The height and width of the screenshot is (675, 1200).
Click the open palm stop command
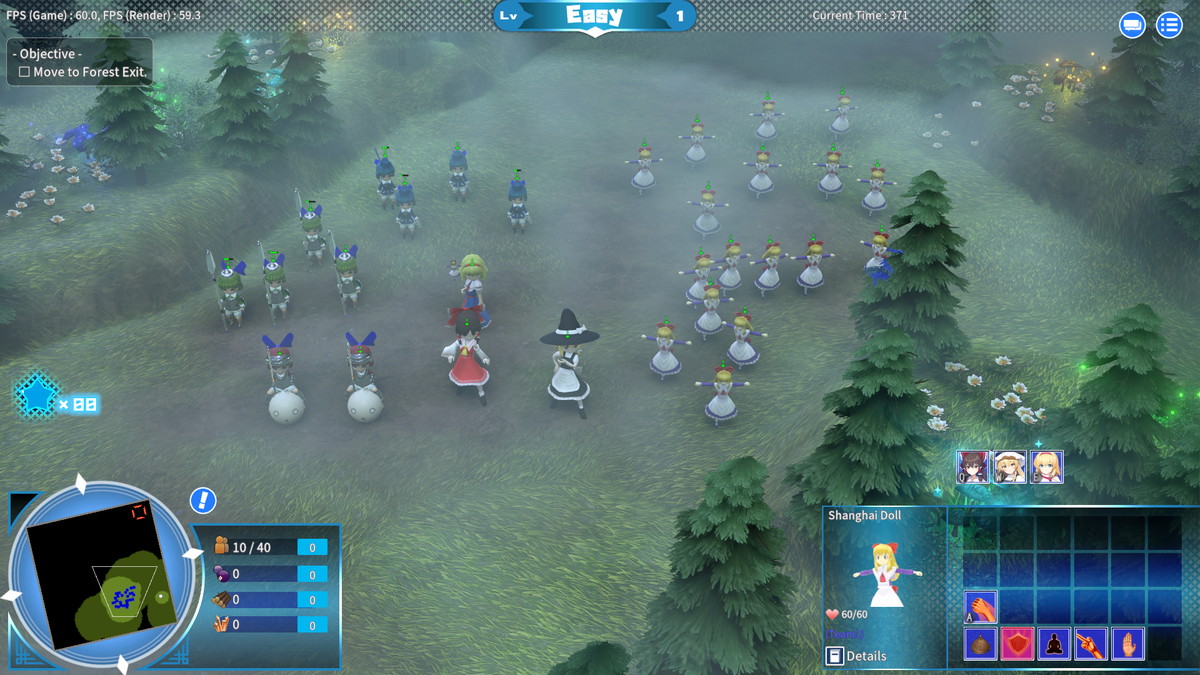1128,644
